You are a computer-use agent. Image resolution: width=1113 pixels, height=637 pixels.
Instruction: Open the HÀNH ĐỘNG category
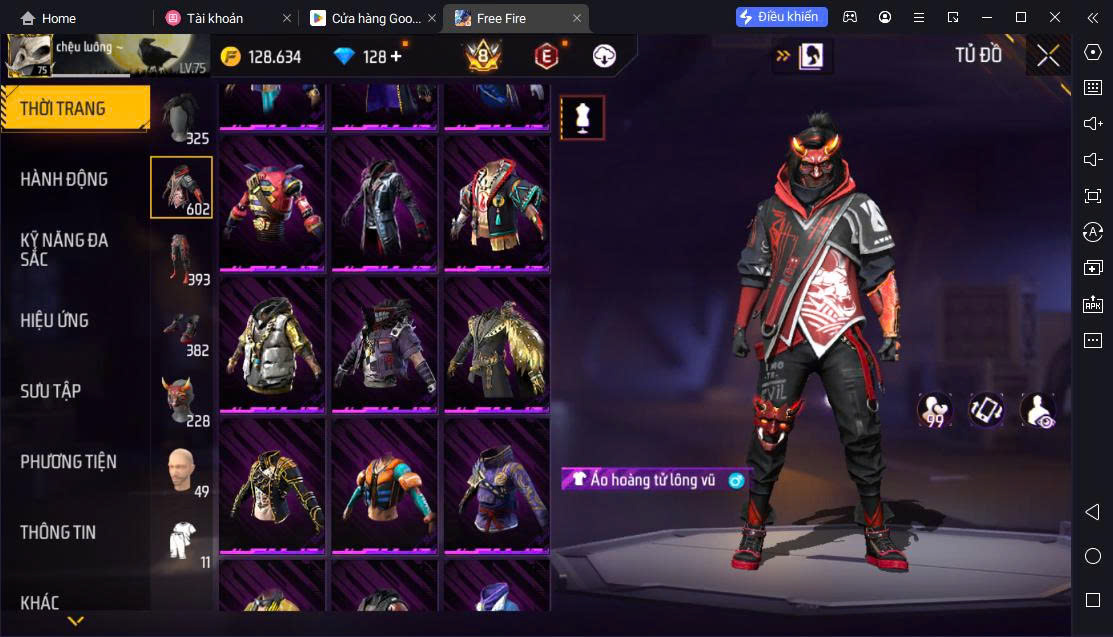click(x=64, y=179)
